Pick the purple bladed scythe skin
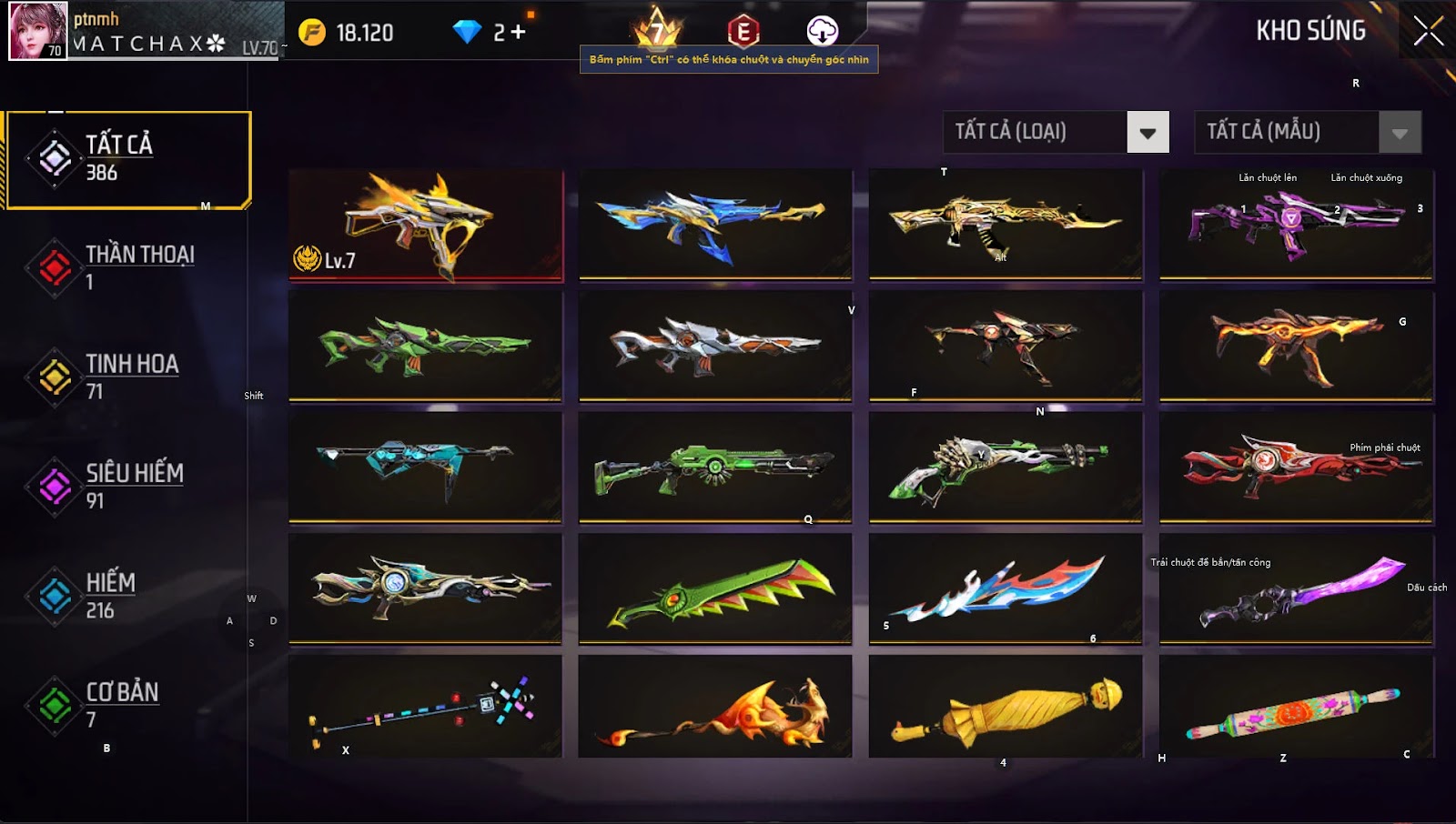Viewport: 1456px width, 824px height. pos(1296,588)
